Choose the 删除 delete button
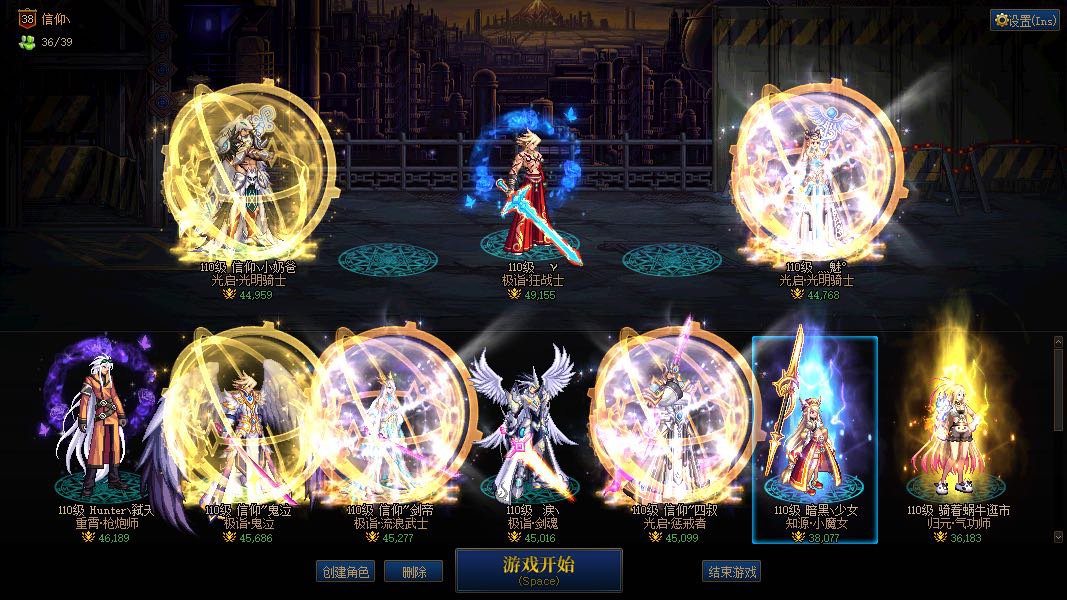Viewport: 1067px width, 600px height. coord(414,572)
